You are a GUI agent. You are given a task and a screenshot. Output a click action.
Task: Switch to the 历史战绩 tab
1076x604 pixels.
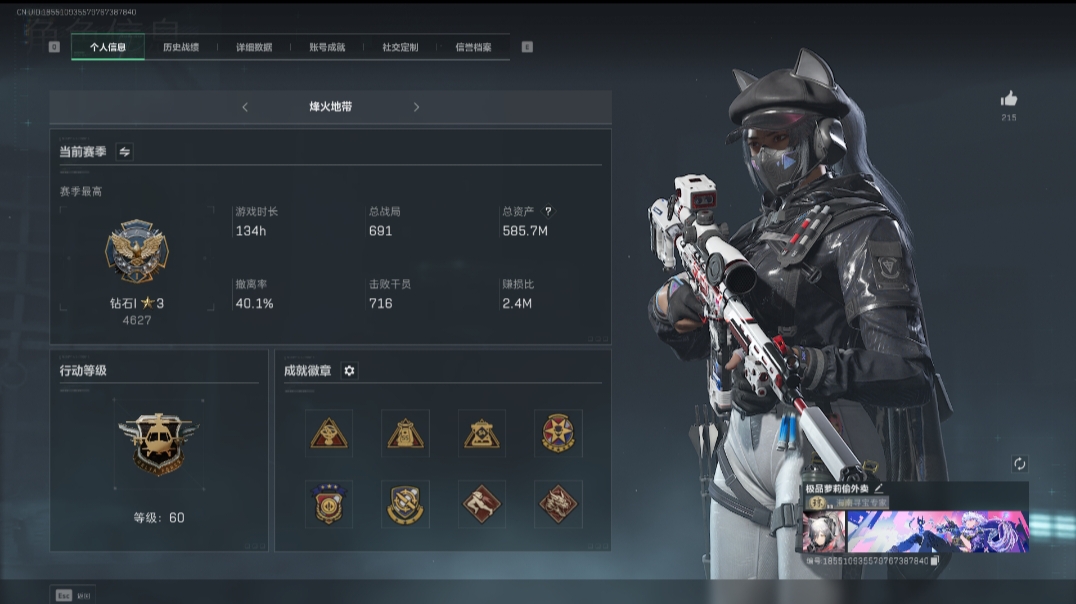click(181, 47)
